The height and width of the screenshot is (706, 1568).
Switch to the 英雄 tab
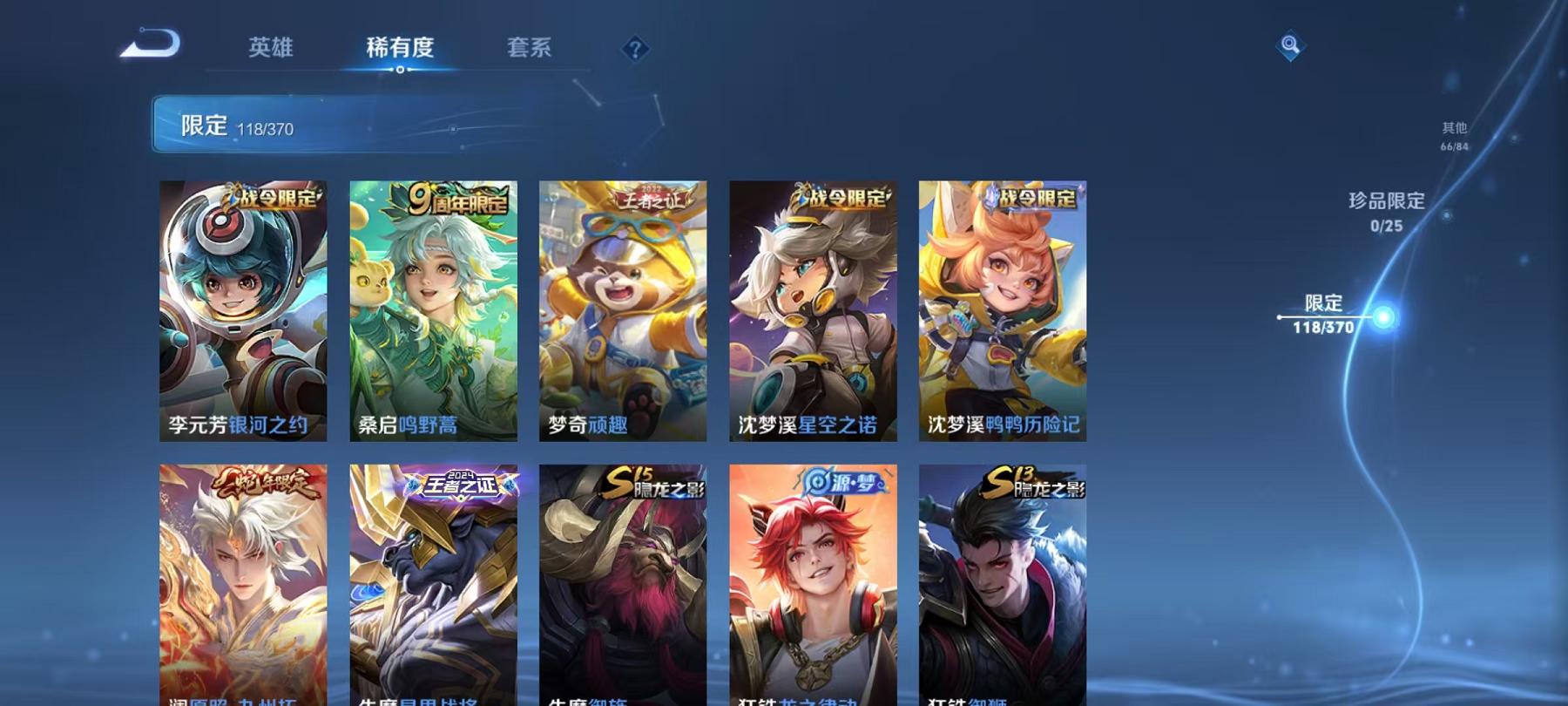click(271, 50)
